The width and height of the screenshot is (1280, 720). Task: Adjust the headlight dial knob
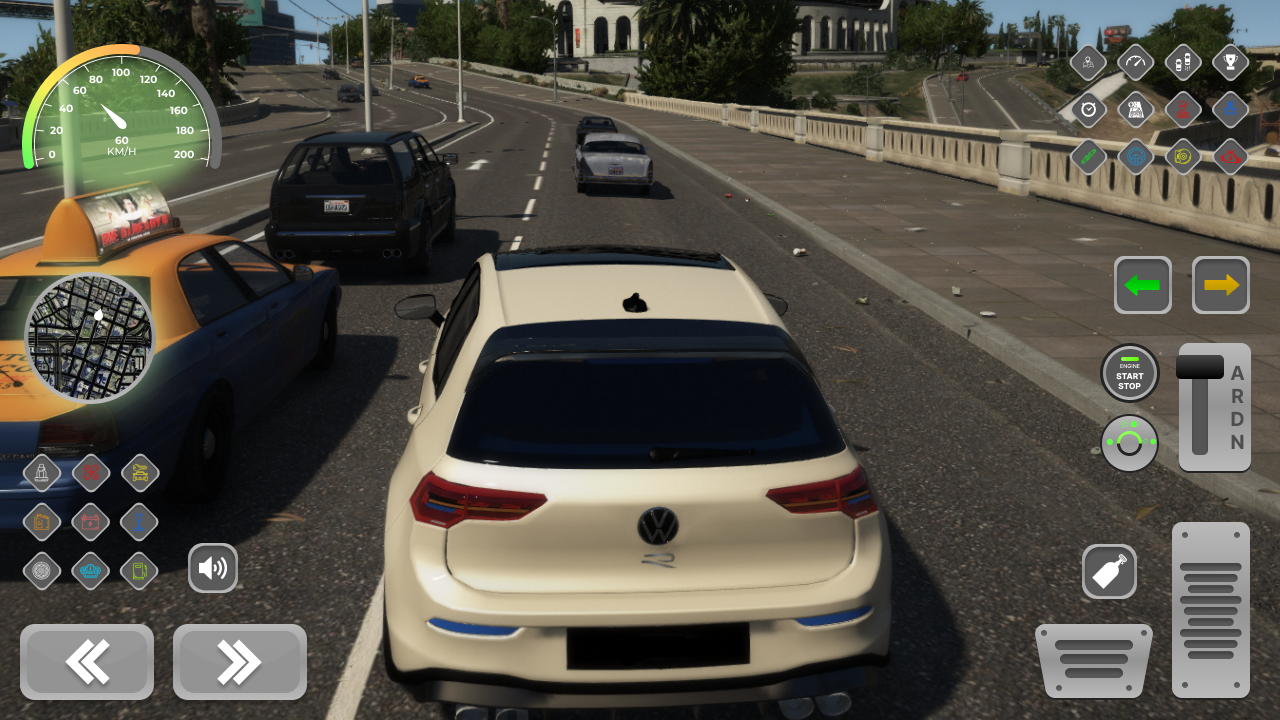1130,442
